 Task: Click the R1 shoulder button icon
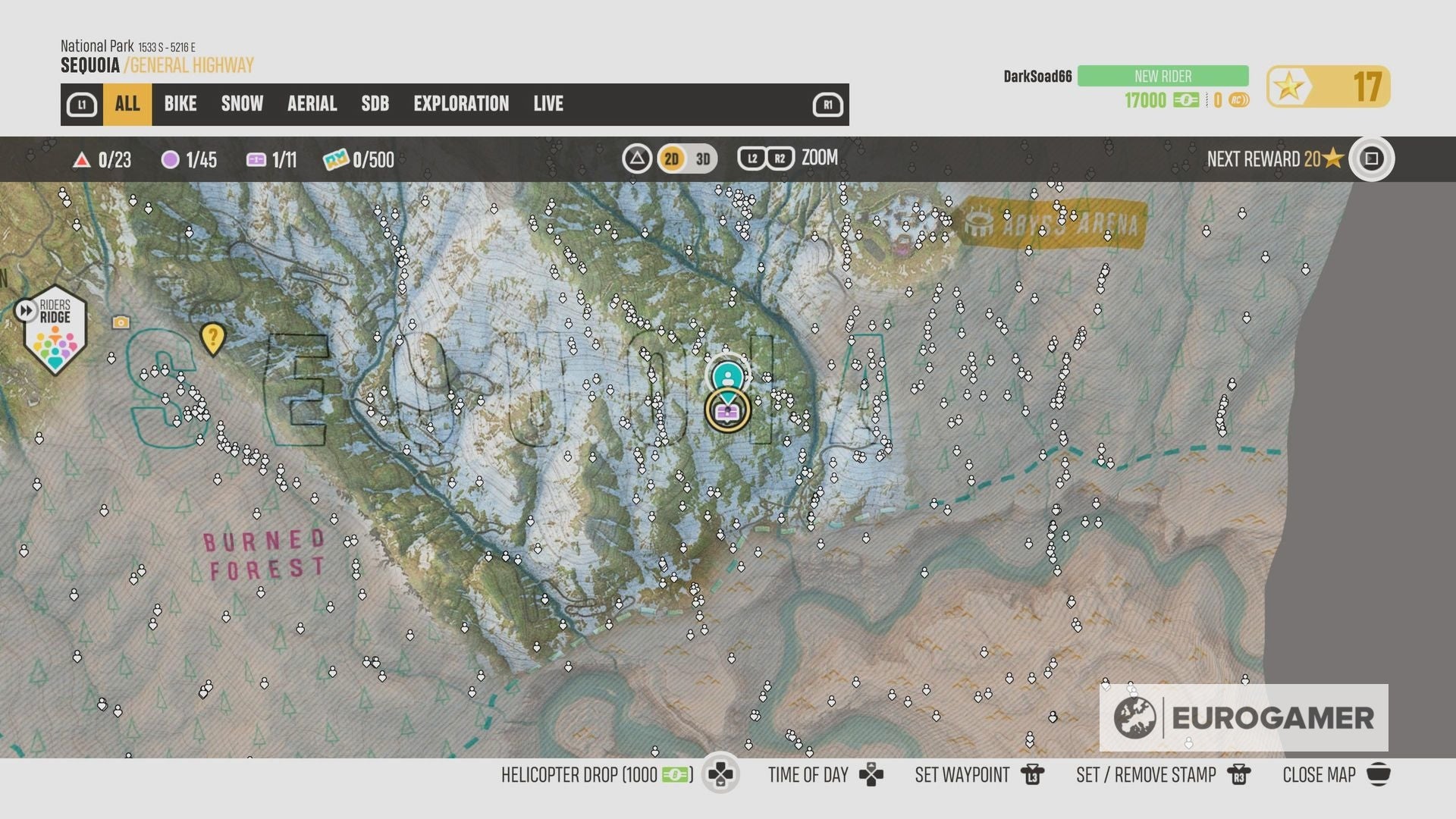pyautogui.click(x=828, y=105)
